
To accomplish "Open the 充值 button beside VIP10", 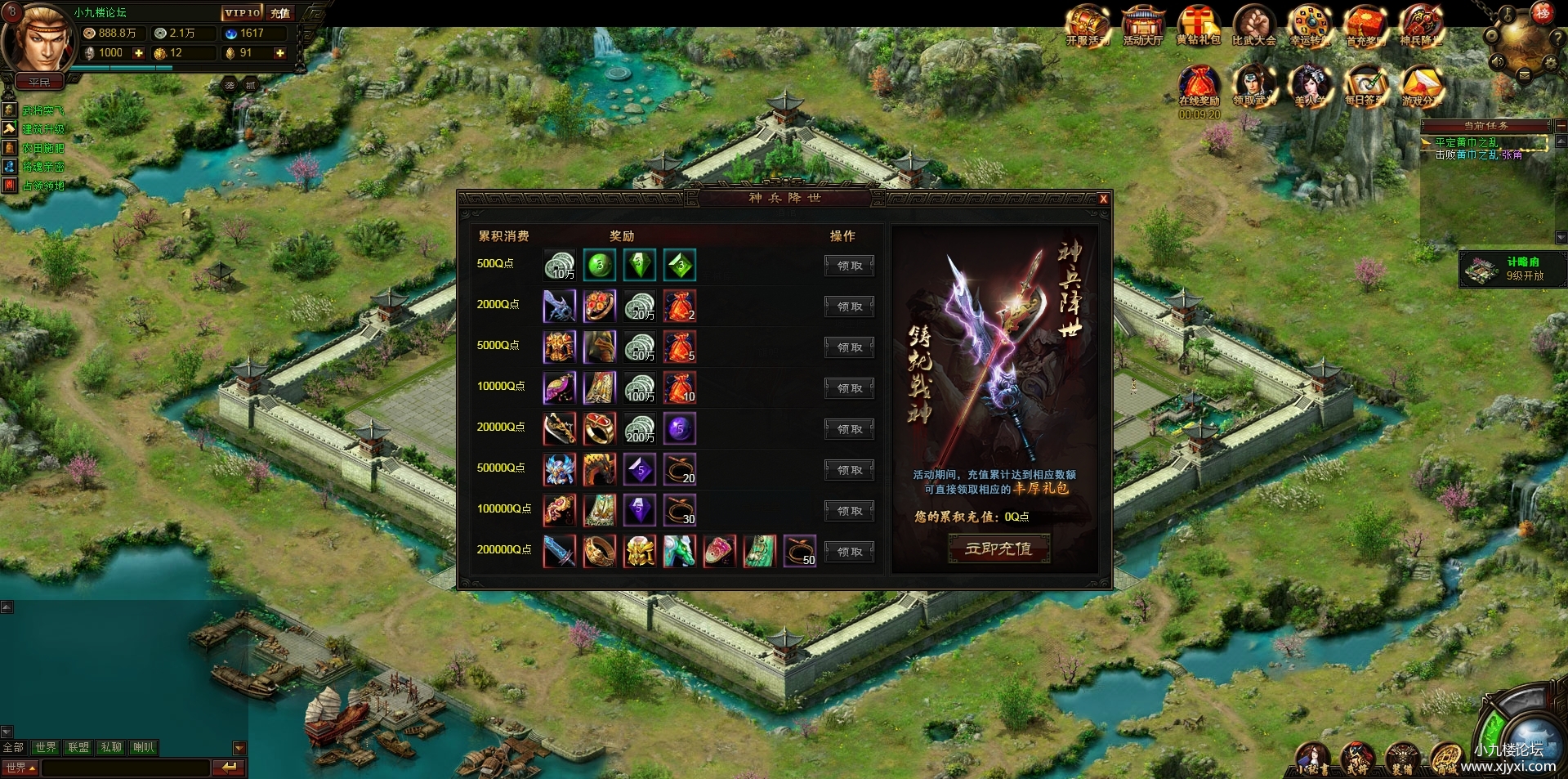I will 280,13.
